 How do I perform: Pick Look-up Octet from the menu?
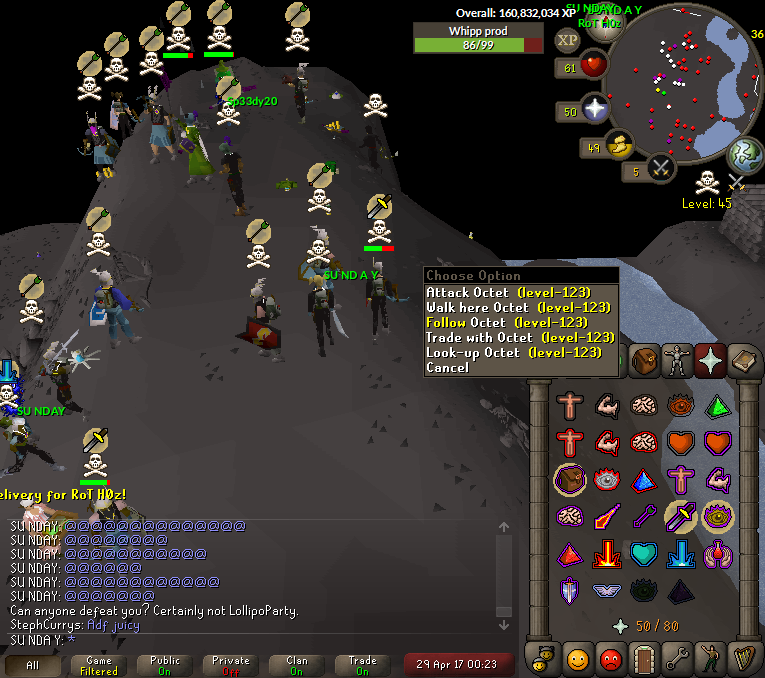pos(514,352)
